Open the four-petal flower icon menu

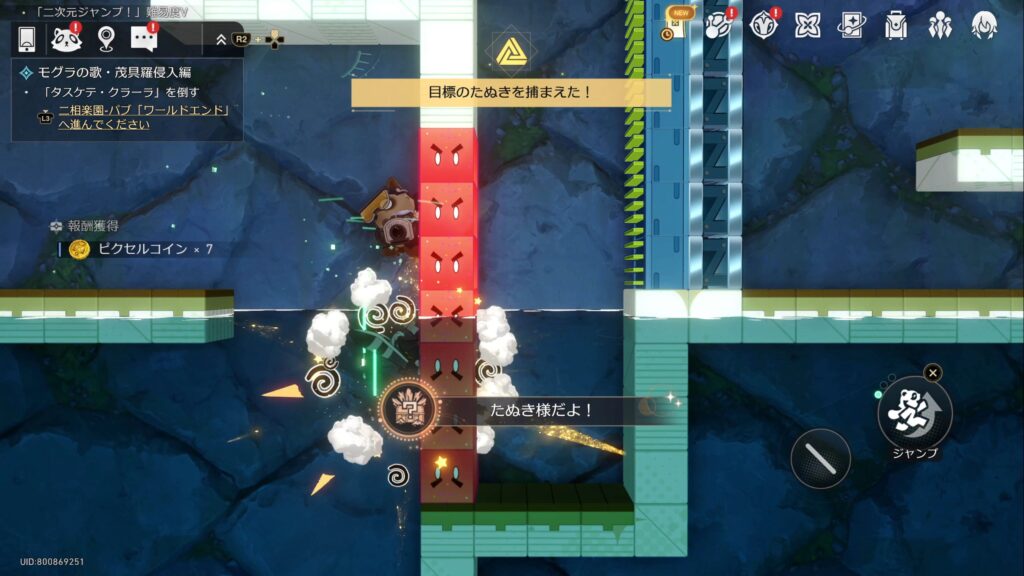807,25
